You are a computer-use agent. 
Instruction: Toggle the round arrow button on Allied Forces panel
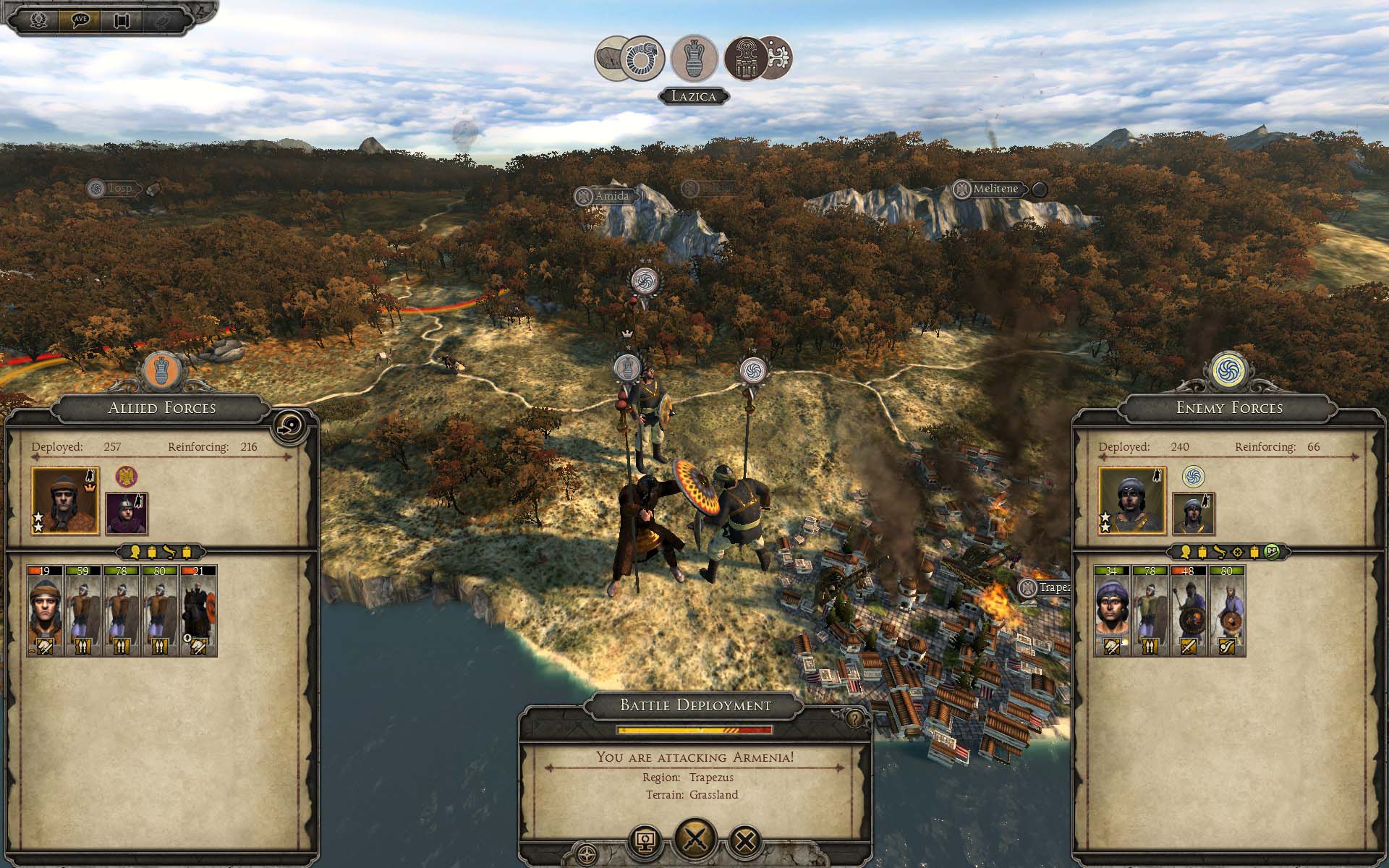click(292, 426)
